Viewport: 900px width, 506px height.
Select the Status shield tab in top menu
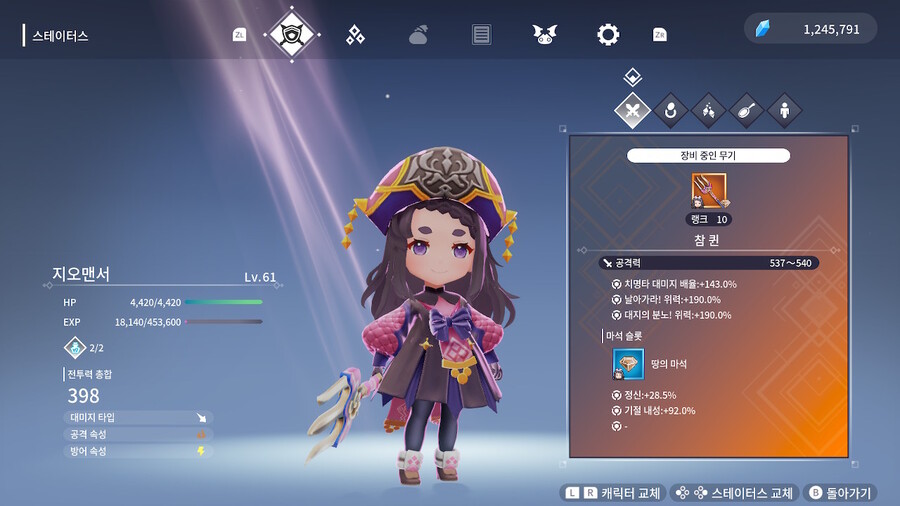pos(293,35)
